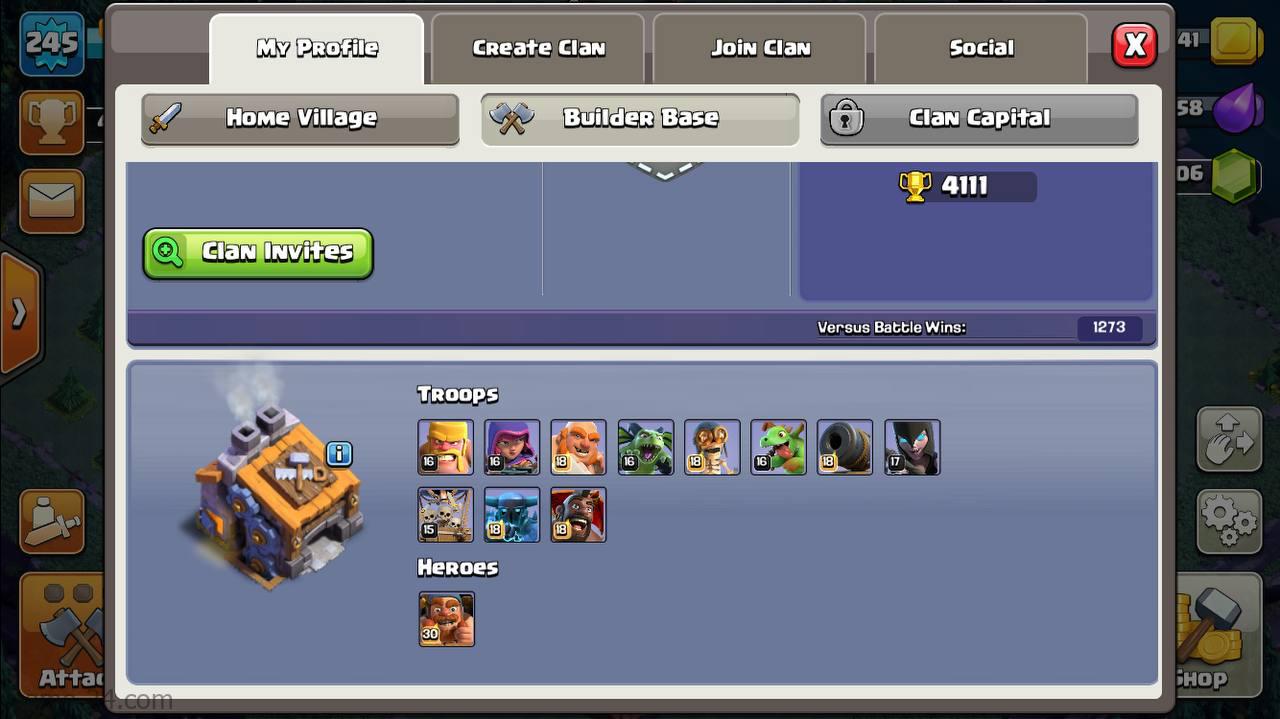This screenshot has height=719, width=1280.
Task: Select the Boxer Giant troop icon
Action: point(578,447)
